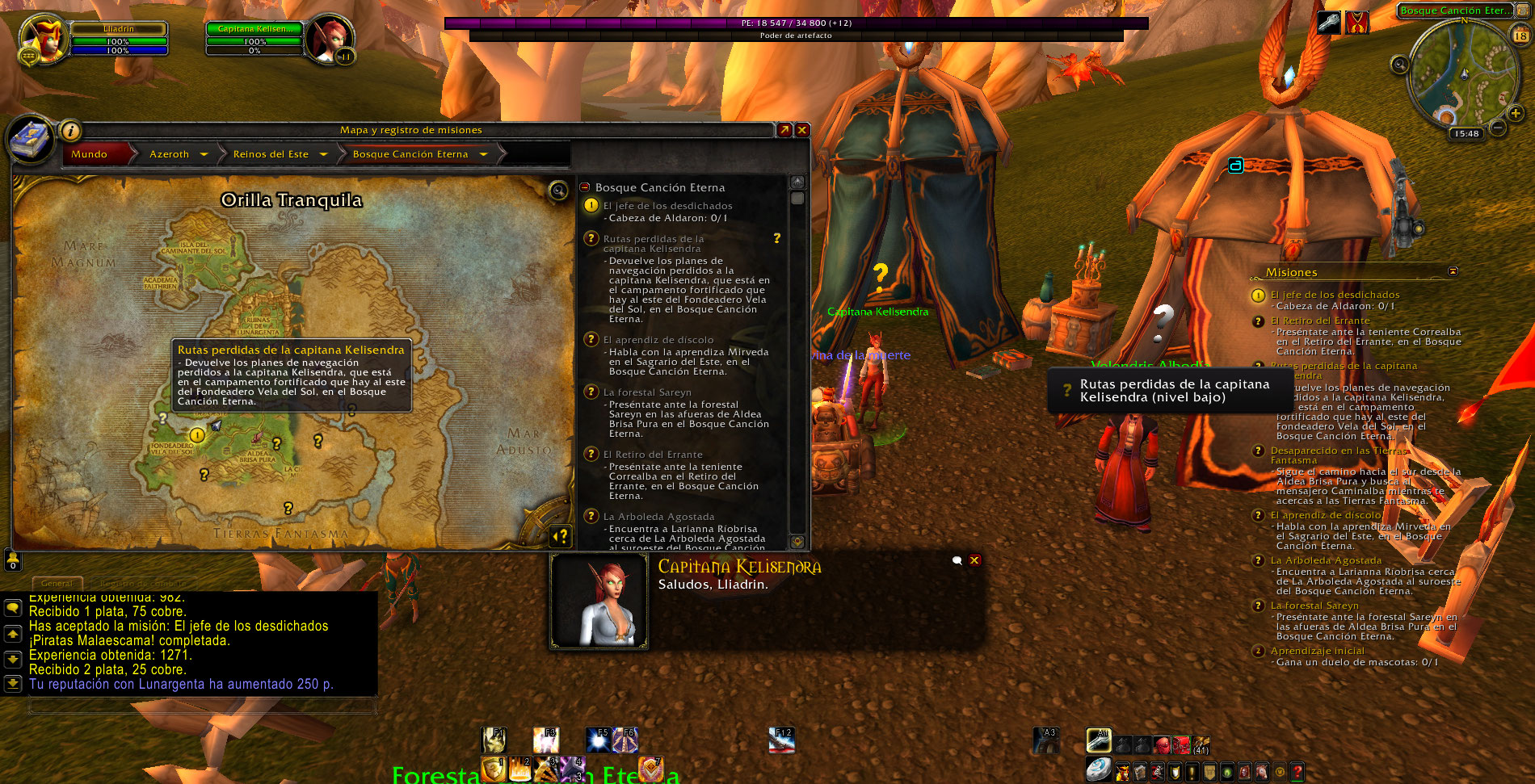Click Lliadrin's player portrait
1535x784 pixels.
(x=44, y=39)
